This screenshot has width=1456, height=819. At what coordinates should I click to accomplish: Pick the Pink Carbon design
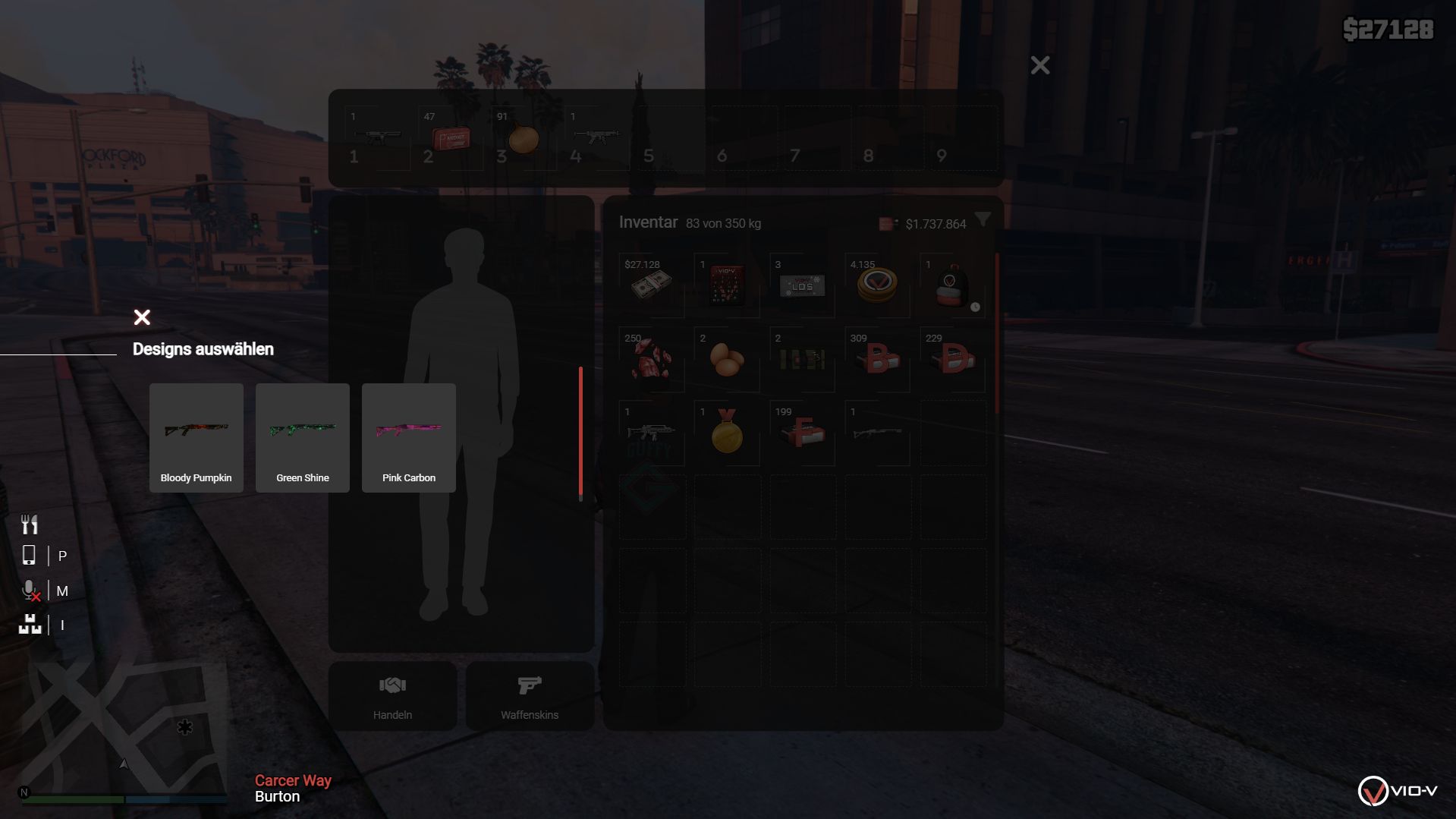coord(408,437)
